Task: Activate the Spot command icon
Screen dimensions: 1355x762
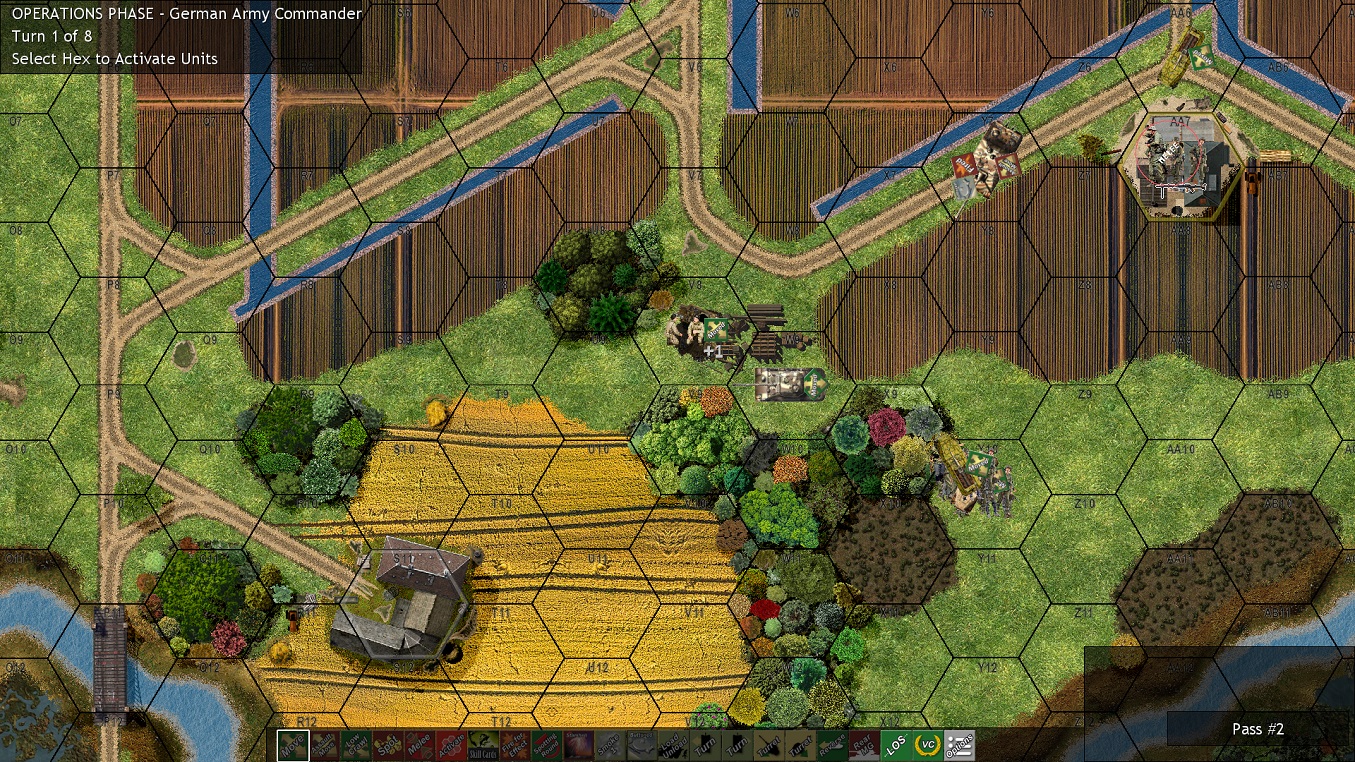Action: 386,744
